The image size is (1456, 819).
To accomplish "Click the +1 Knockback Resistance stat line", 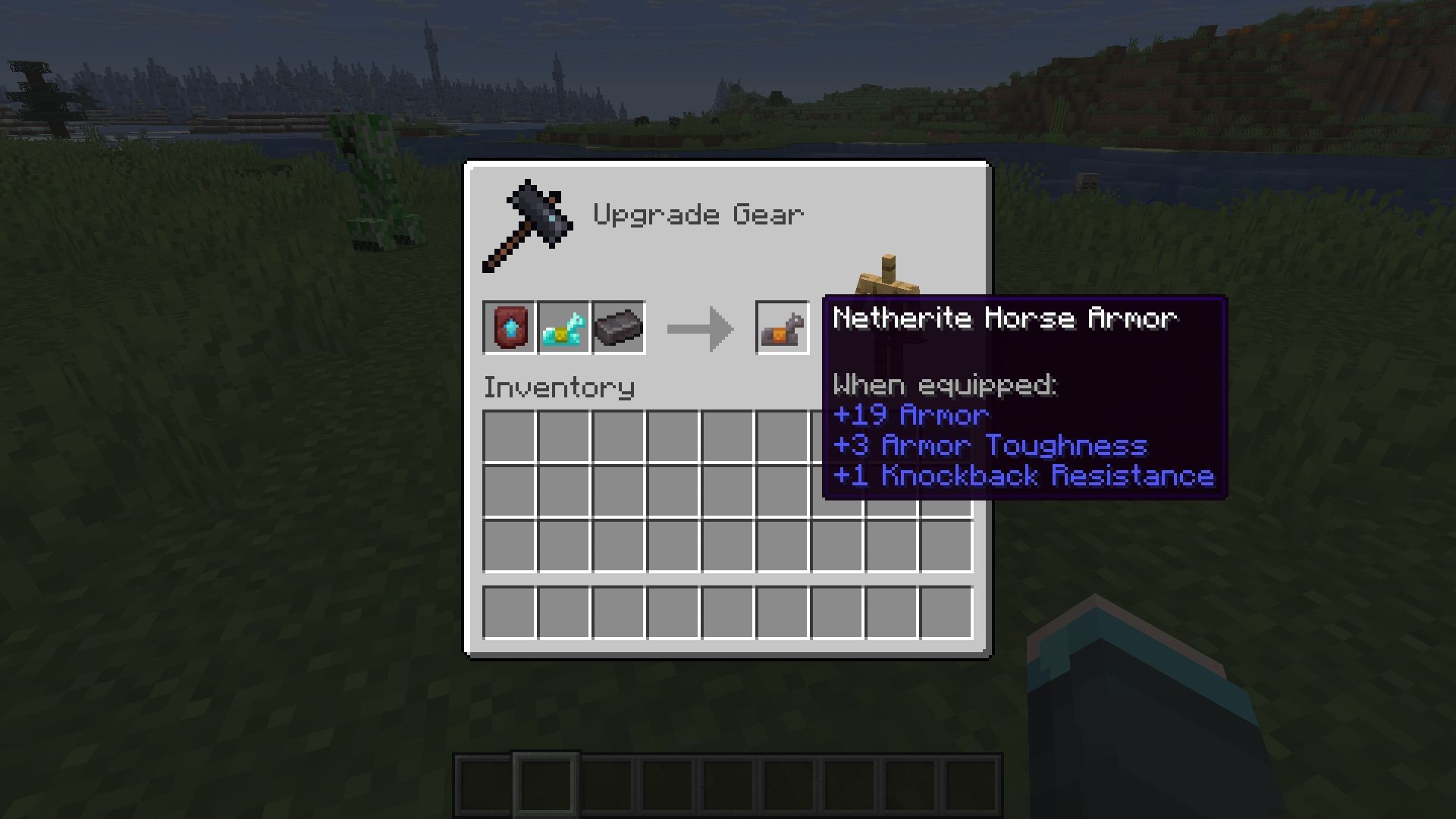I will coord(1024,475).
